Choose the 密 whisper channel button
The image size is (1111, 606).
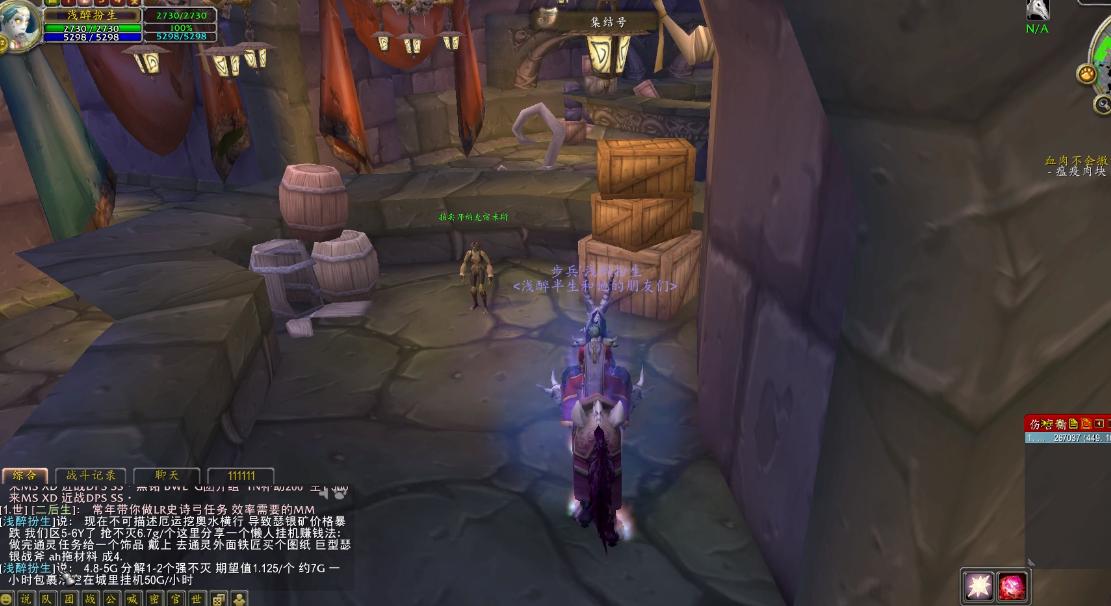[x=154, y=599]
